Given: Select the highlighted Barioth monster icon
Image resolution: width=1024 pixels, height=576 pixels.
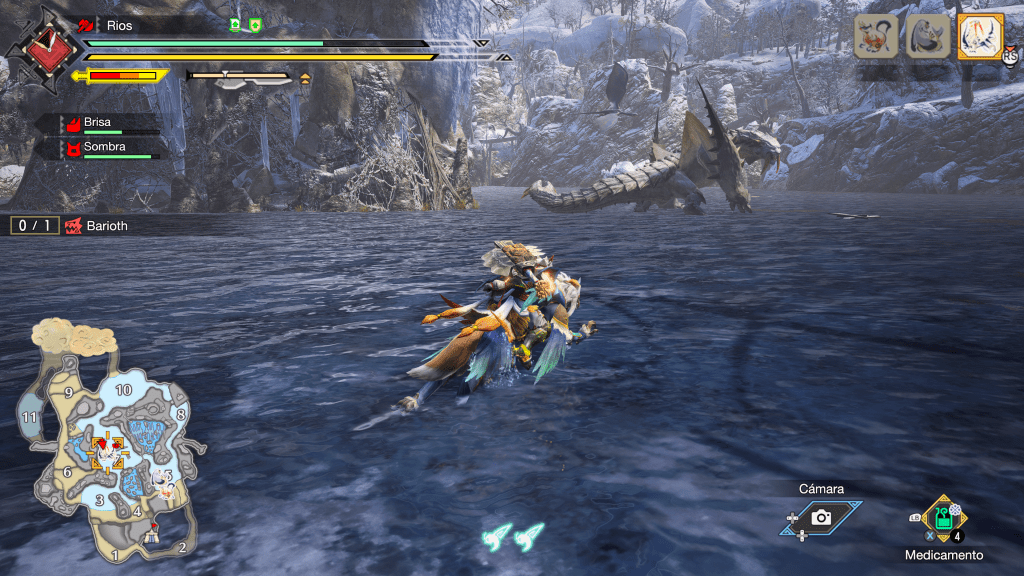Looking at the screenshot, I should point(979,37).
